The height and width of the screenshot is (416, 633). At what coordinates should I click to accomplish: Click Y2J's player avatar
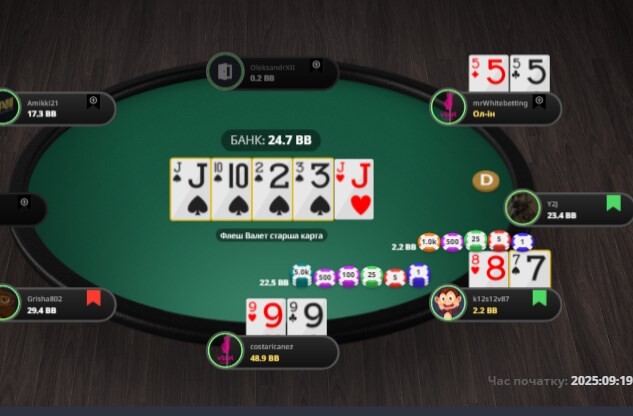520,208
